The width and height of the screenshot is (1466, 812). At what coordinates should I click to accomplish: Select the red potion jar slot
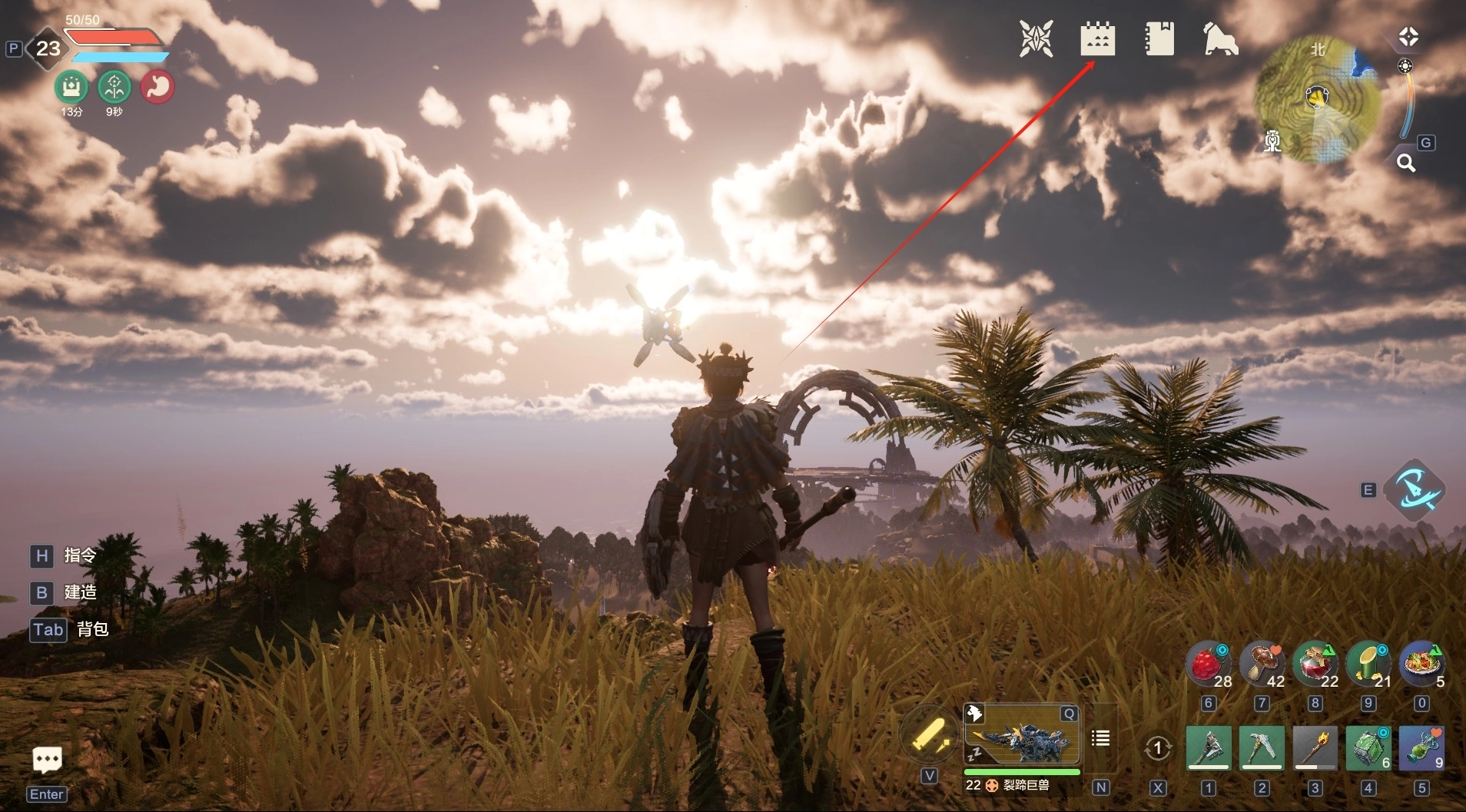tap(1315, 664)
